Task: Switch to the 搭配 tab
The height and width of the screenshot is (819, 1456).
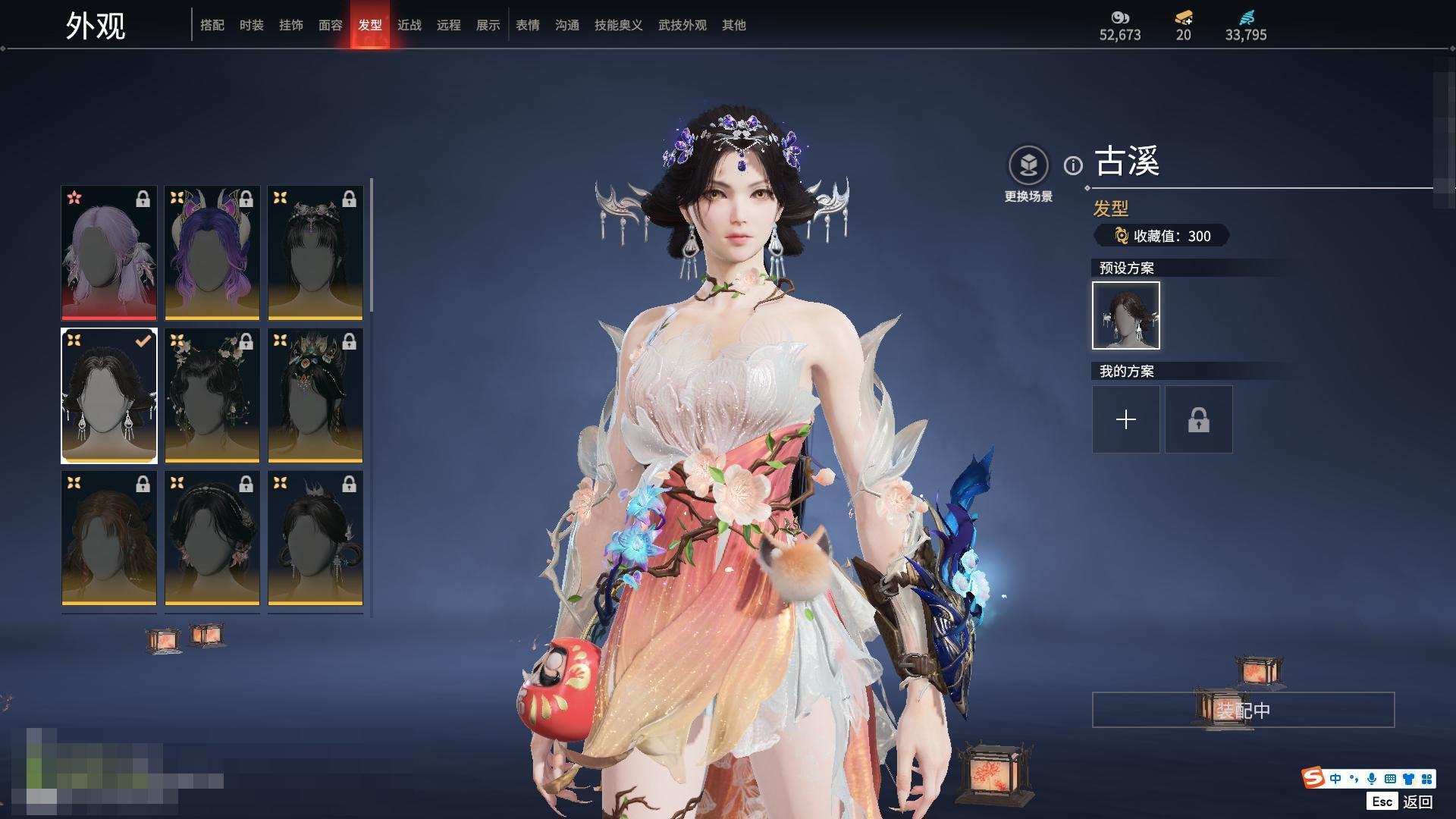Action: coord(212,25)
